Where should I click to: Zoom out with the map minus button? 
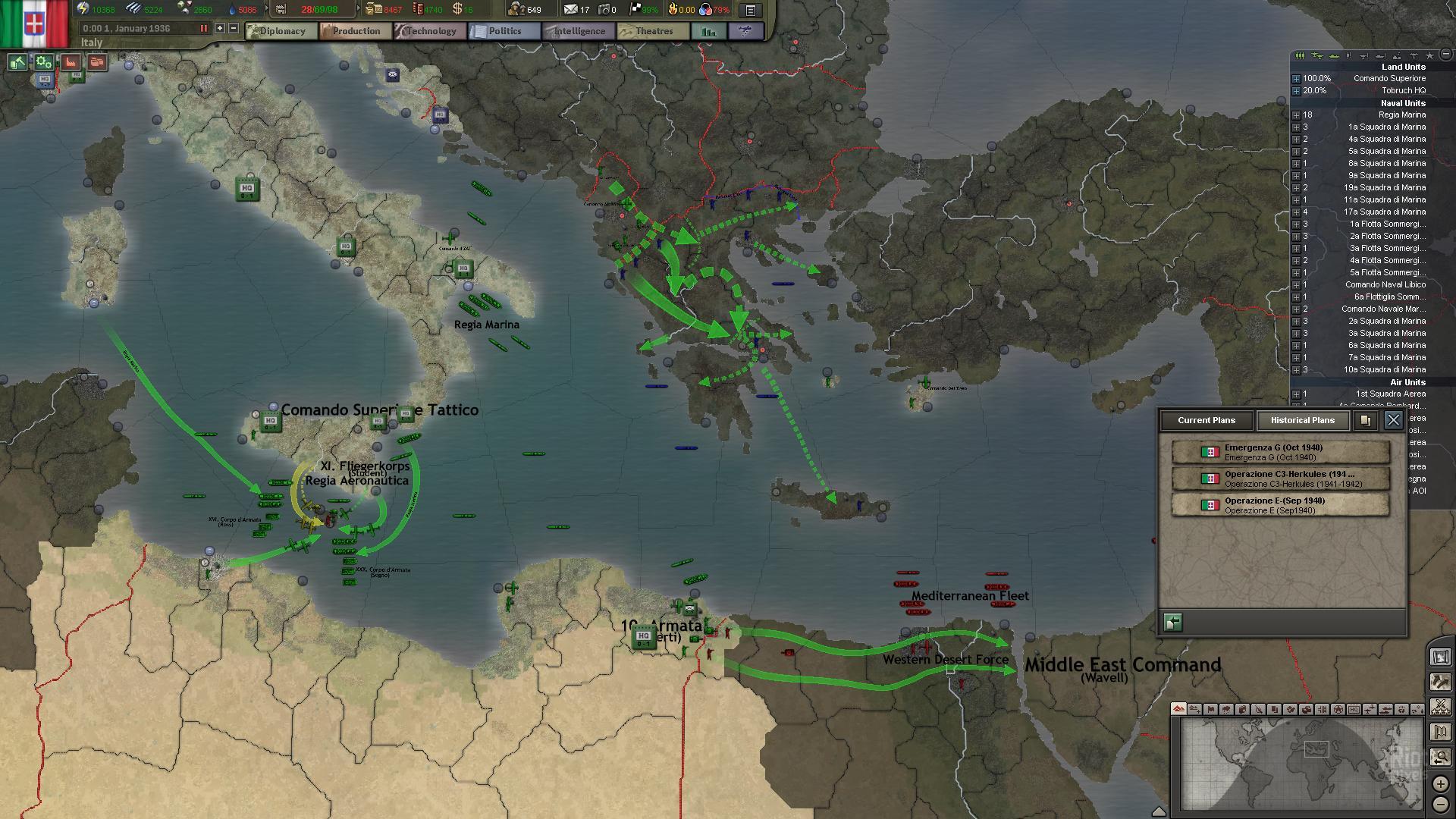(1440, 804)
